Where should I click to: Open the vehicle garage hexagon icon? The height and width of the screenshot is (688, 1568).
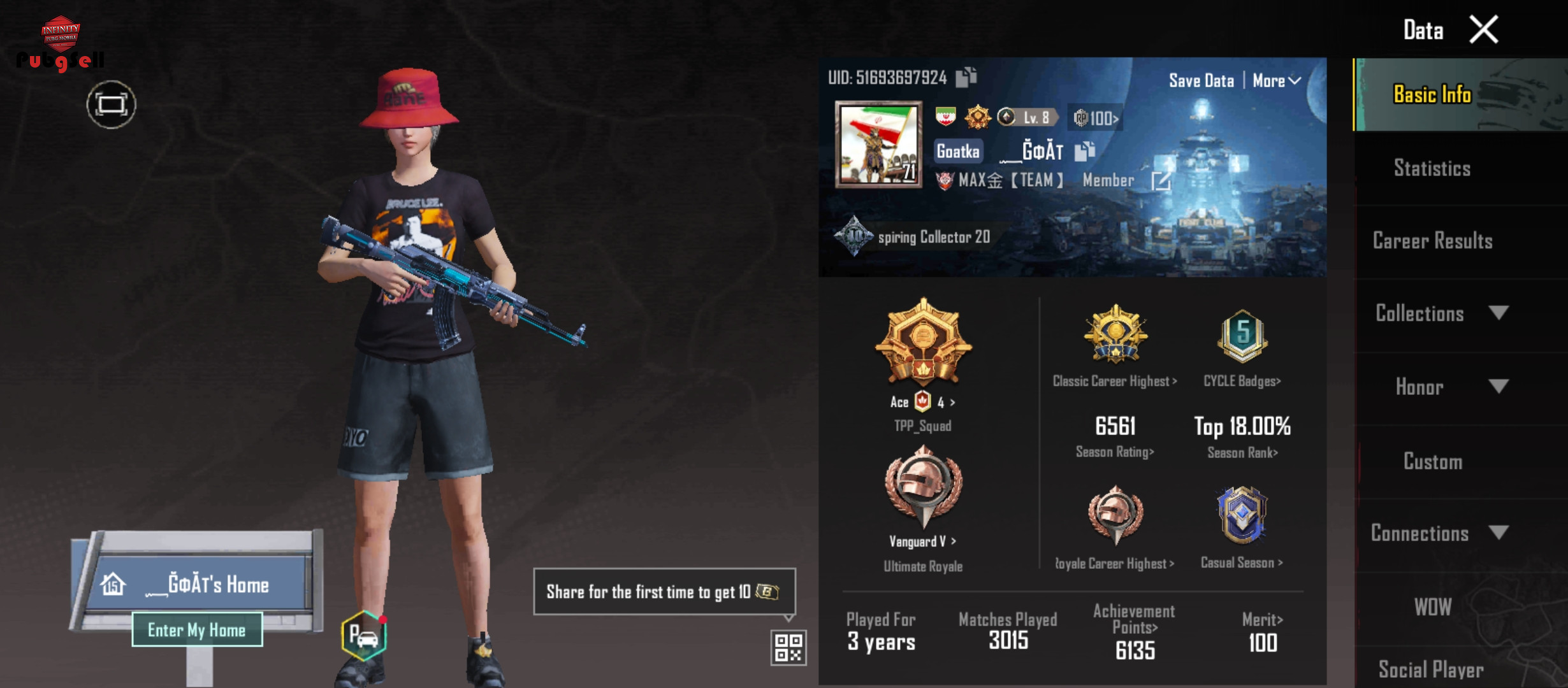[x=364, y=635]
